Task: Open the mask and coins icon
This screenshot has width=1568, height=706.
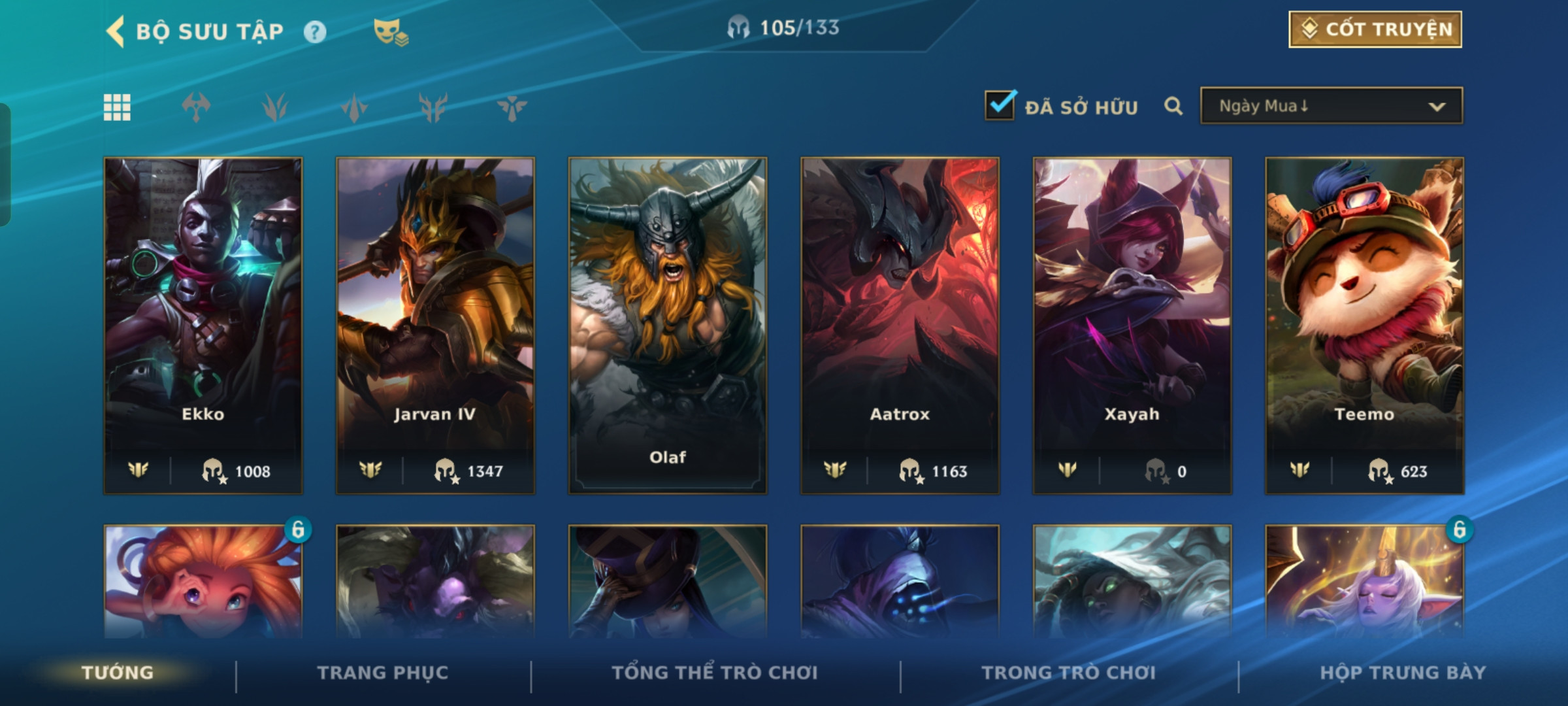Action: (390, 32)
